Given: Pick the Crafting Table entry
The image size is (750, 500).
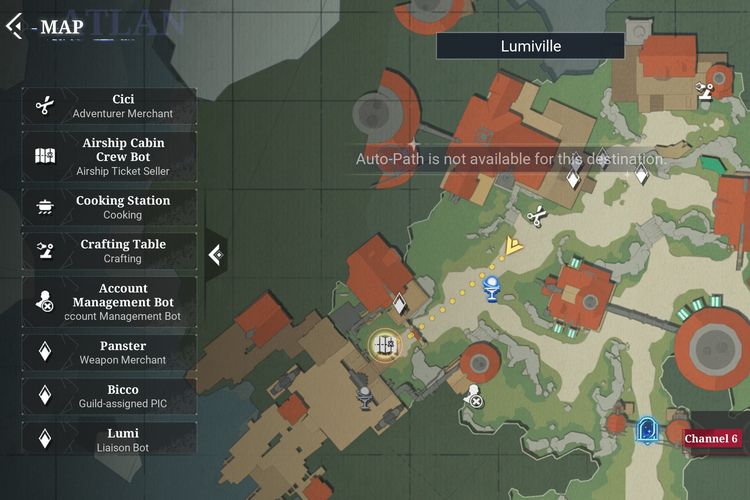Looking at the screenshot, I should (109, 251).
